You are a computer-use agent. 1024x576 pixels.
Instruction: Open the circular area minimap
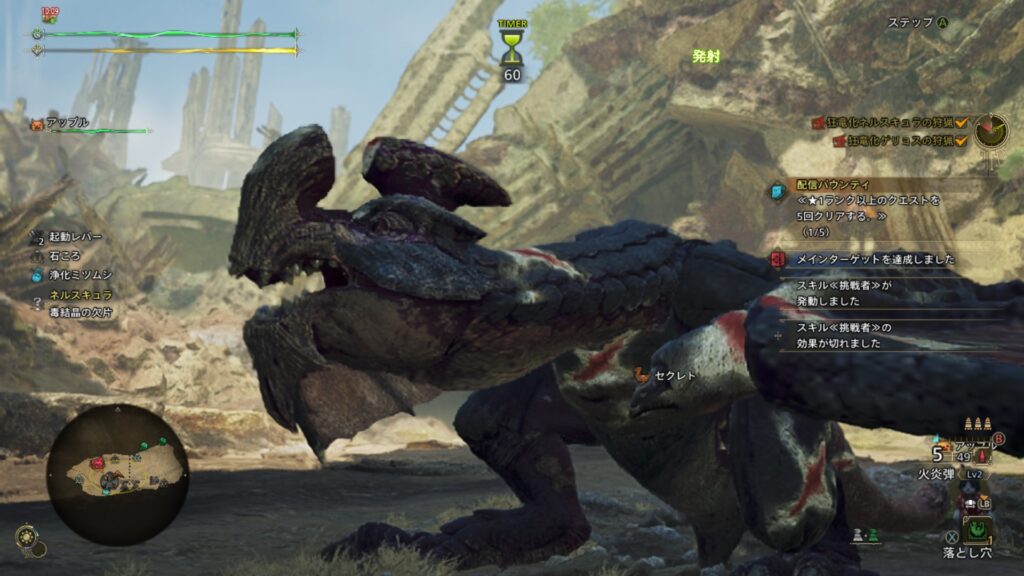(117, 473)
